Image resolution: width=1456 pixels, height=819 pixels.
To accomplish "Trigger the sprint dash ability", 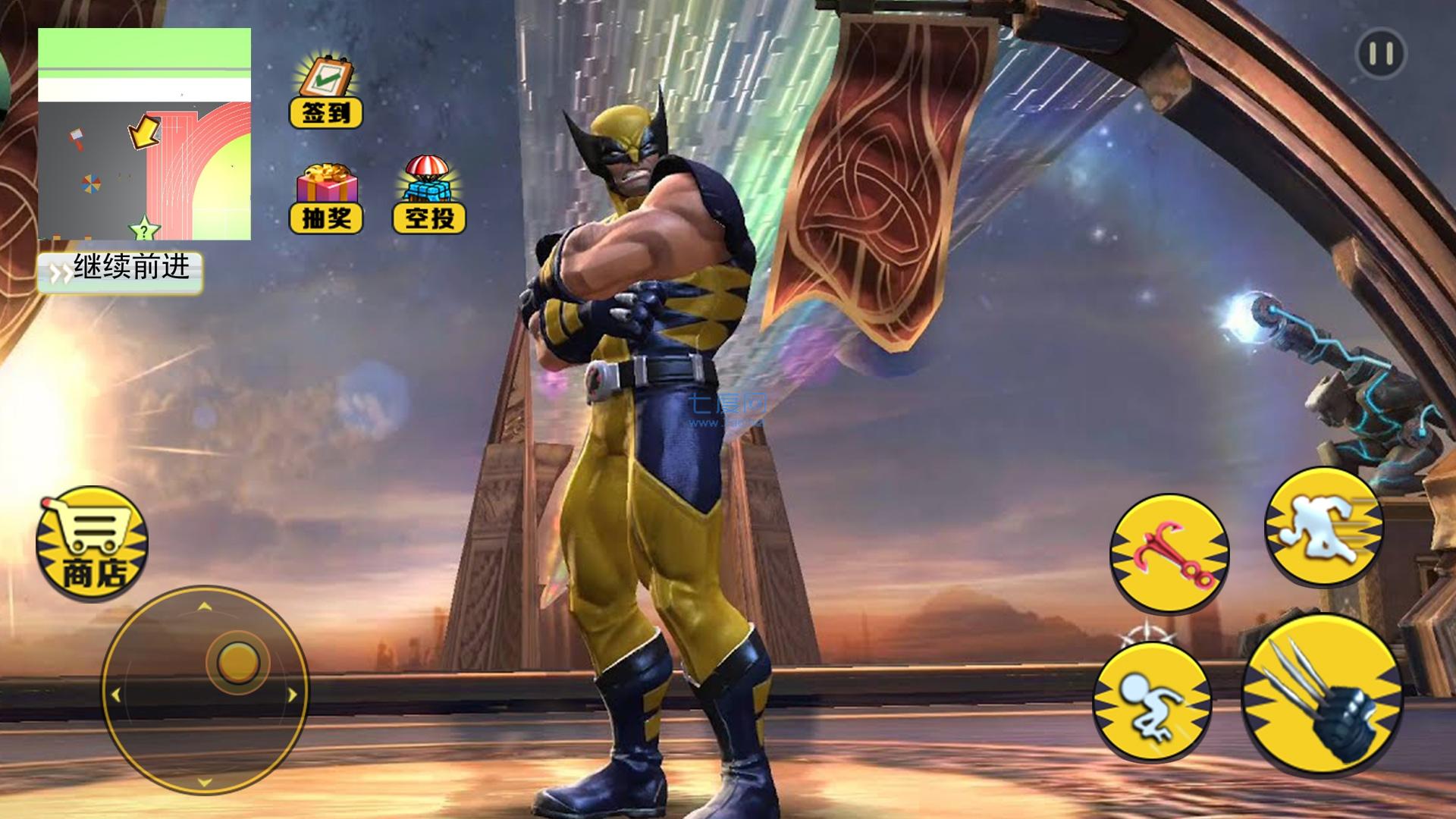I will pyautogui.click(x=1324, y=526).
